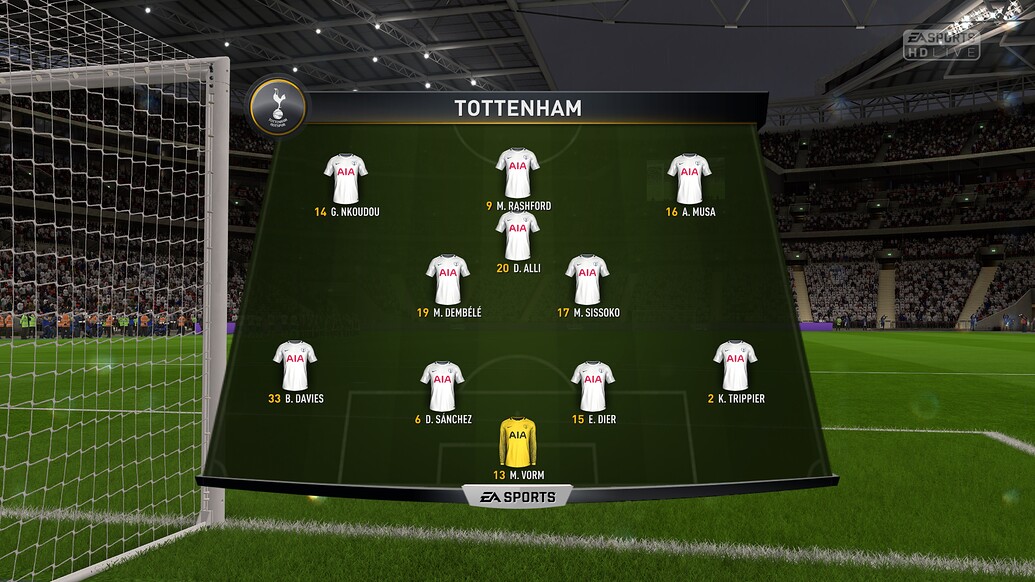Choose B. Davies' shirt at left back
1035x582 pixels.
(x=294, y=365)
